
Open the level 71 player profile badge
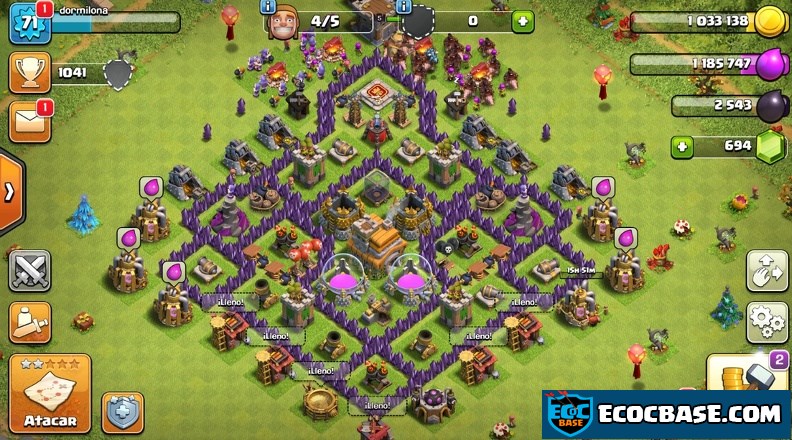29,22
